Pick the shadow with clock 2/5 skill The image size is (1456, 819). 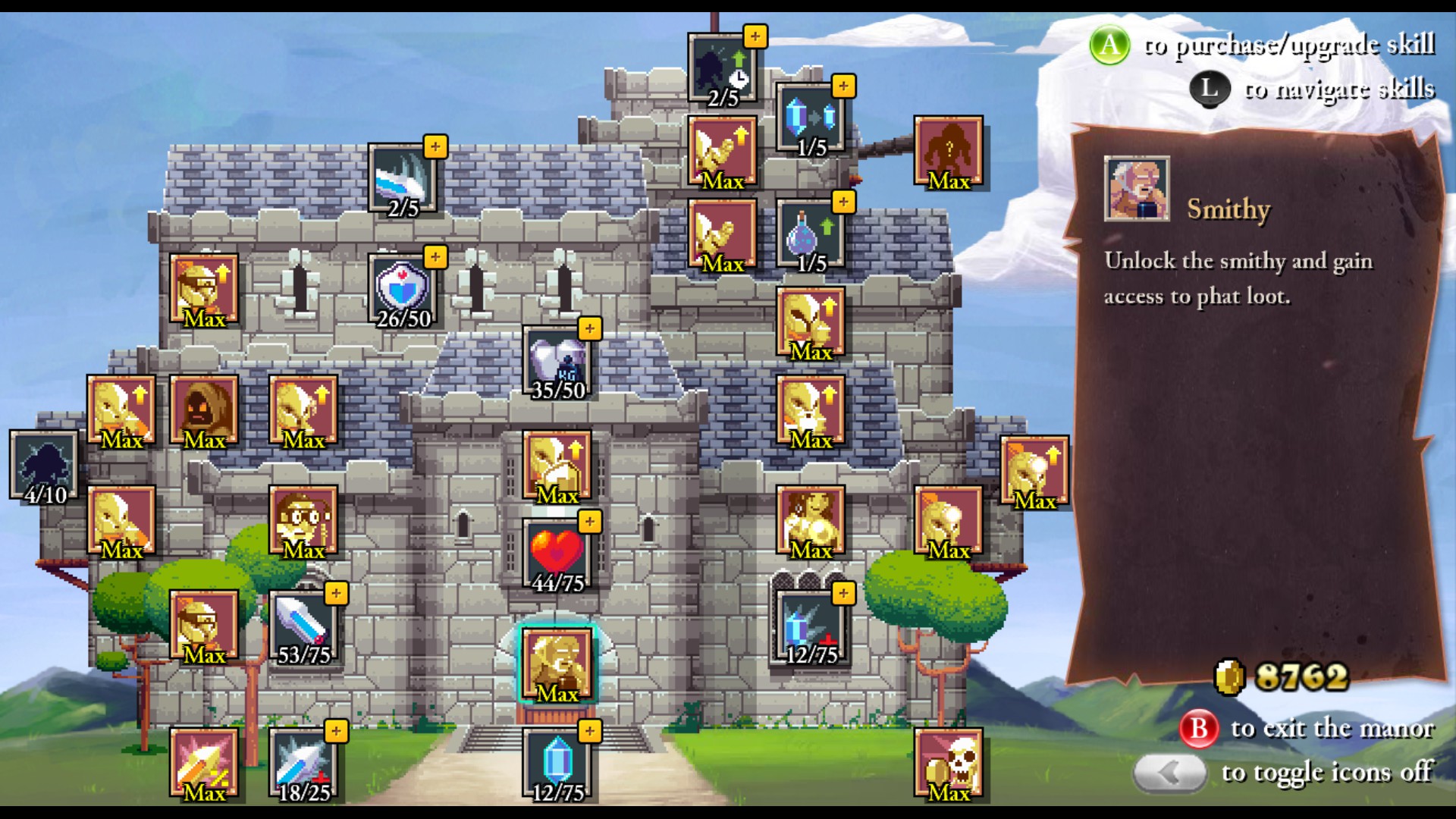click(x=723, y=68)
